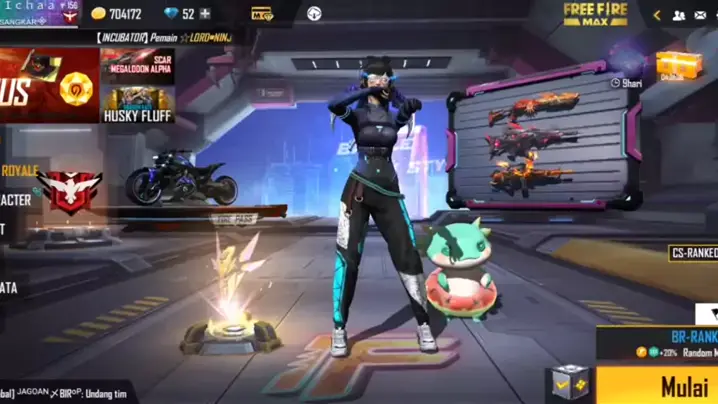
Task: Add diamonds with the plus button
Action: (205, 14)
